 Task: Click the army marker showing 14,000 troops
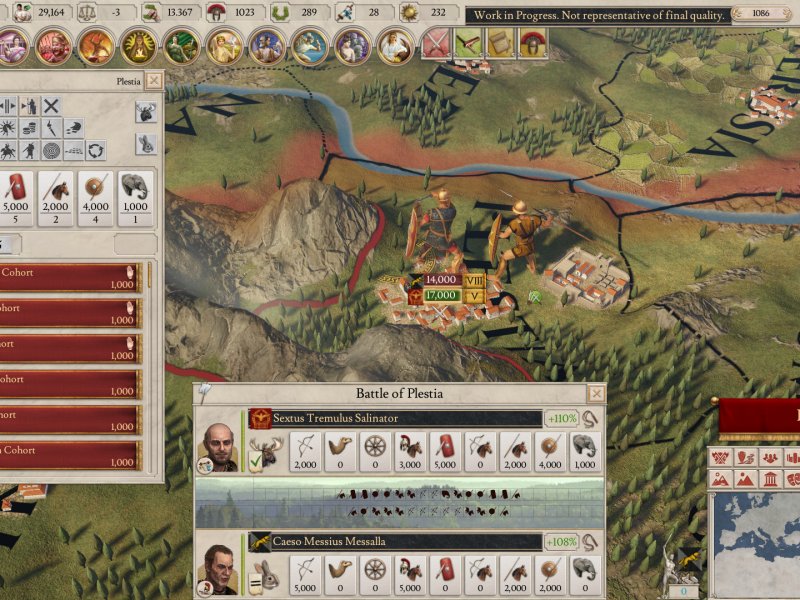point(440,281)
